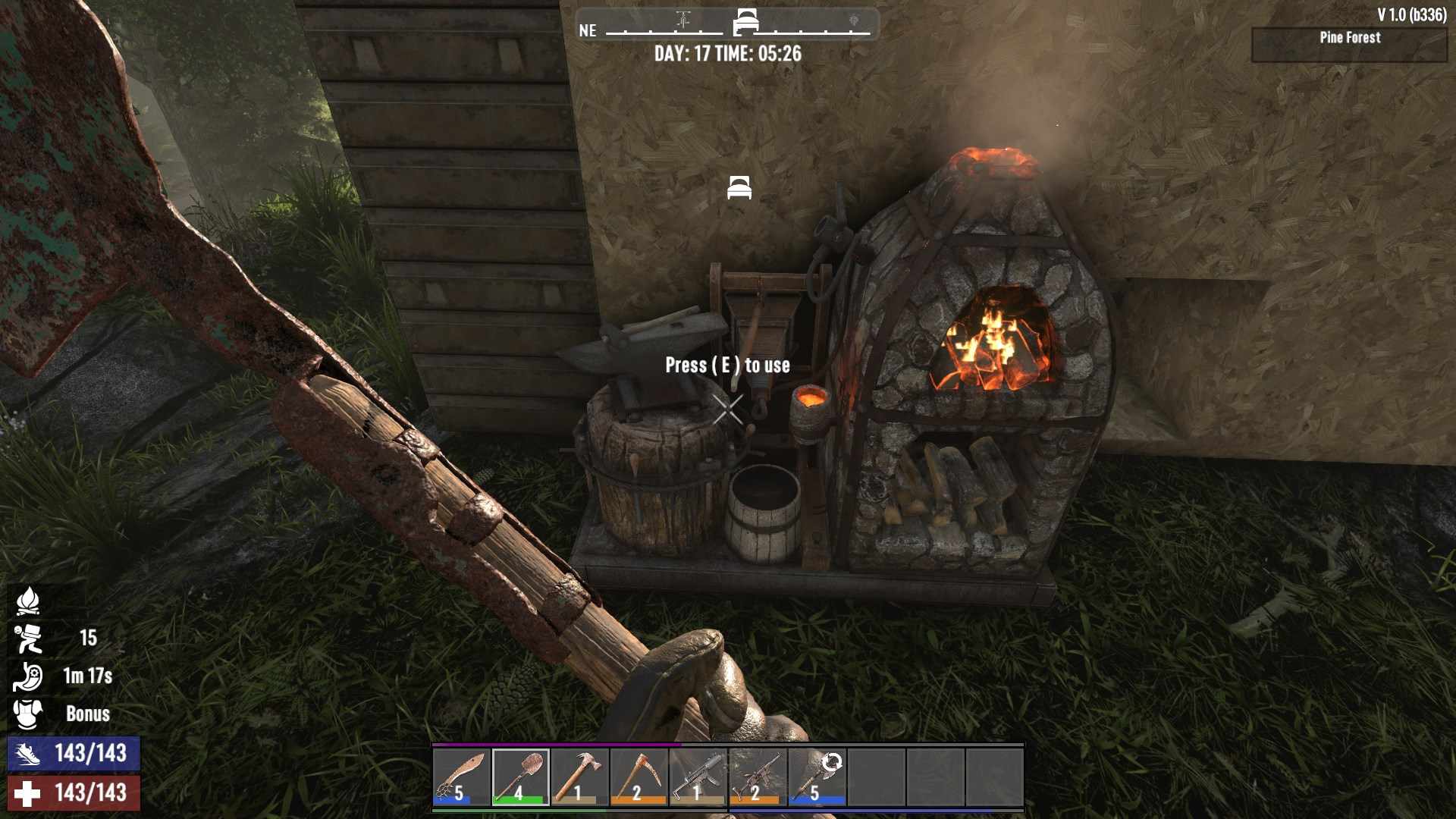Click the encumbrance carrying-box status icon
The height and width of the screenshot is (819, 1456).
tap(28, 639)
